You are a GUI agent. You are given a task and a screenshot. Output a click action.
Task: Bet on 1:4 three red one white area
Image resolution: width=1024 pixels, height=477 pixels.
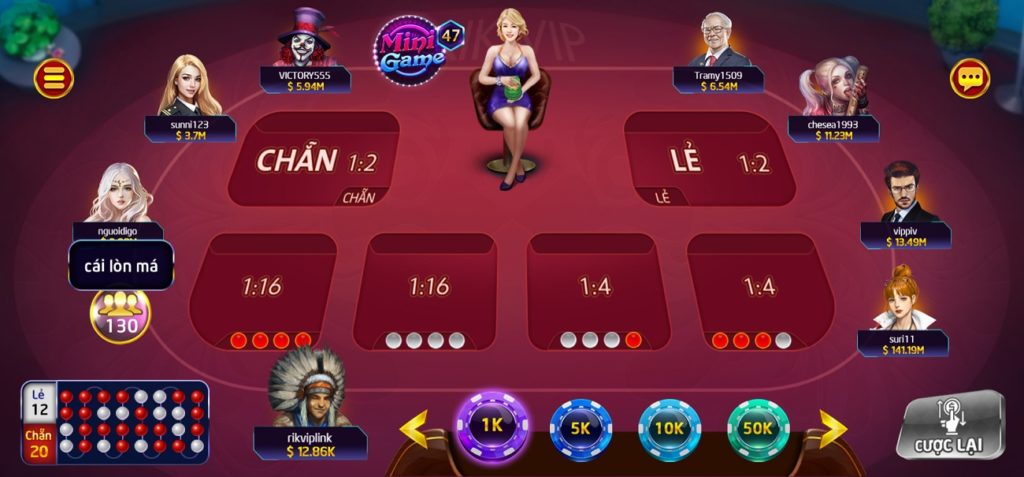(x=760, y=290)
